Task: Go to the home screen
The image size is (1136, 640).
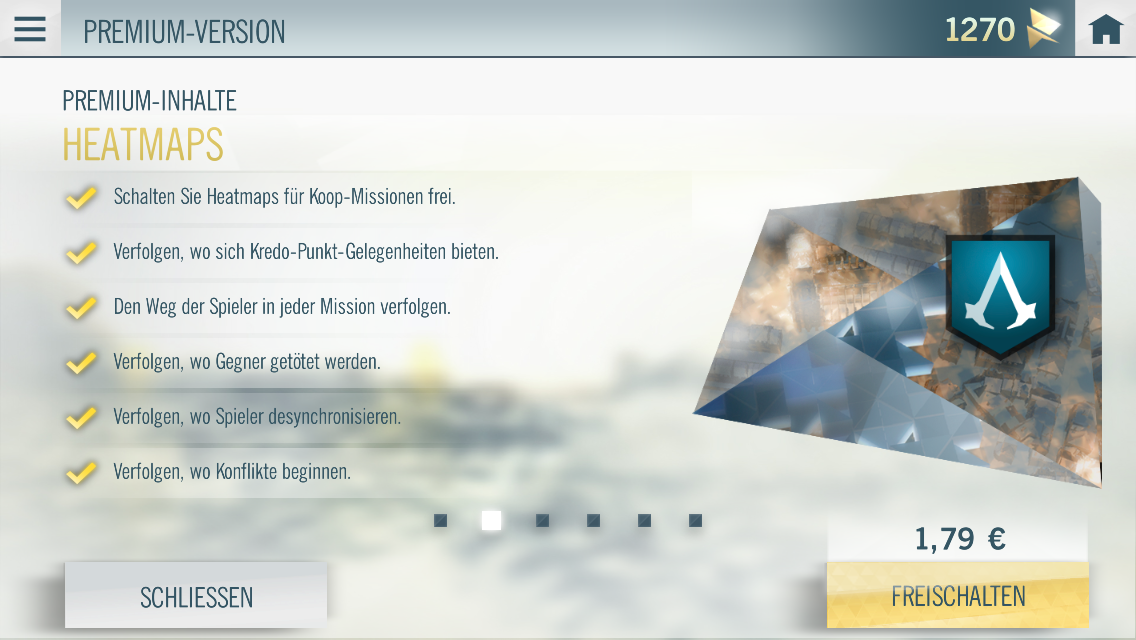Action: (1105, 30)
